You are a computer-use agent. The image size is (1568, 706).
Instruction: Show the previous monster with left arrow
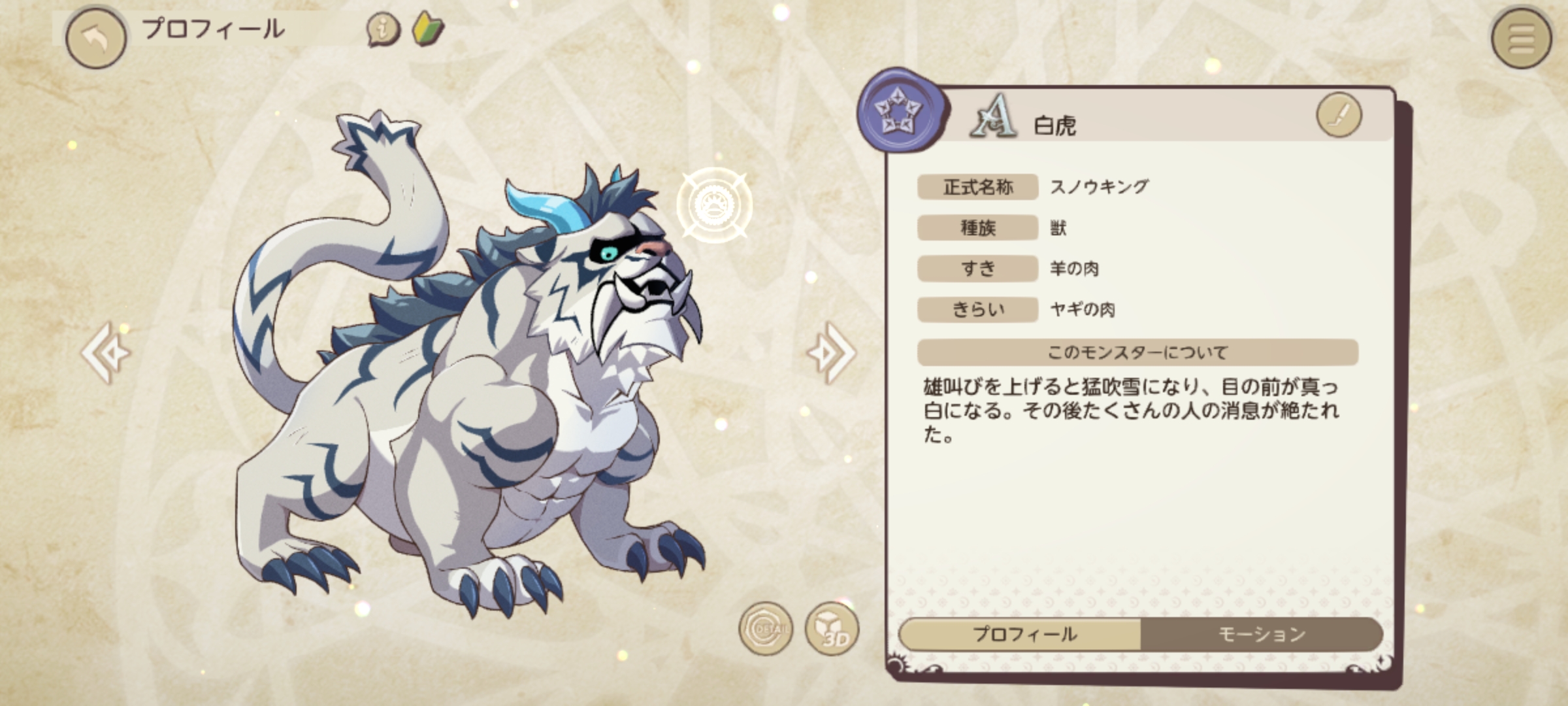click(106, 352)
